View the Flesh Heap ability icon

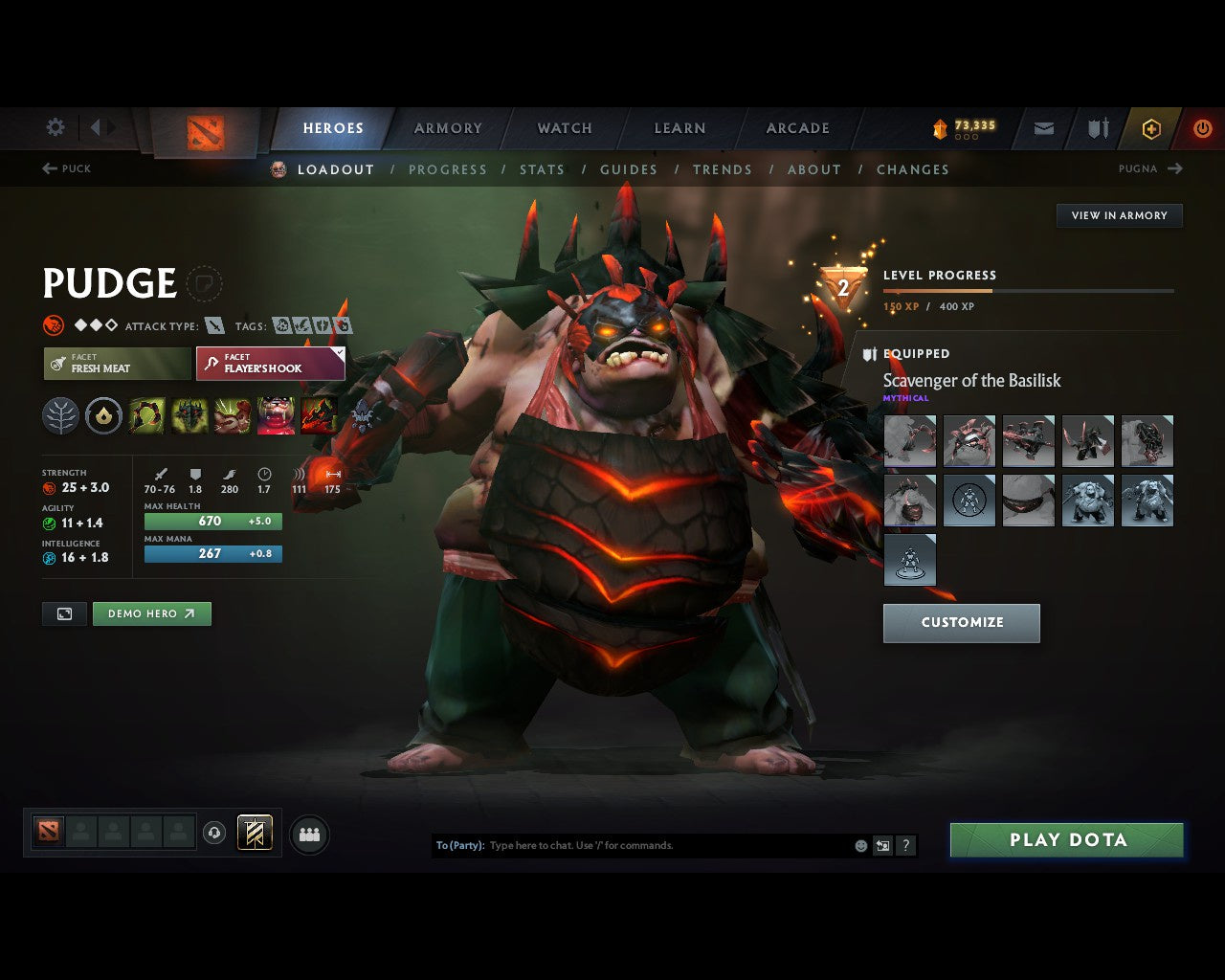(x=232, y=414)
